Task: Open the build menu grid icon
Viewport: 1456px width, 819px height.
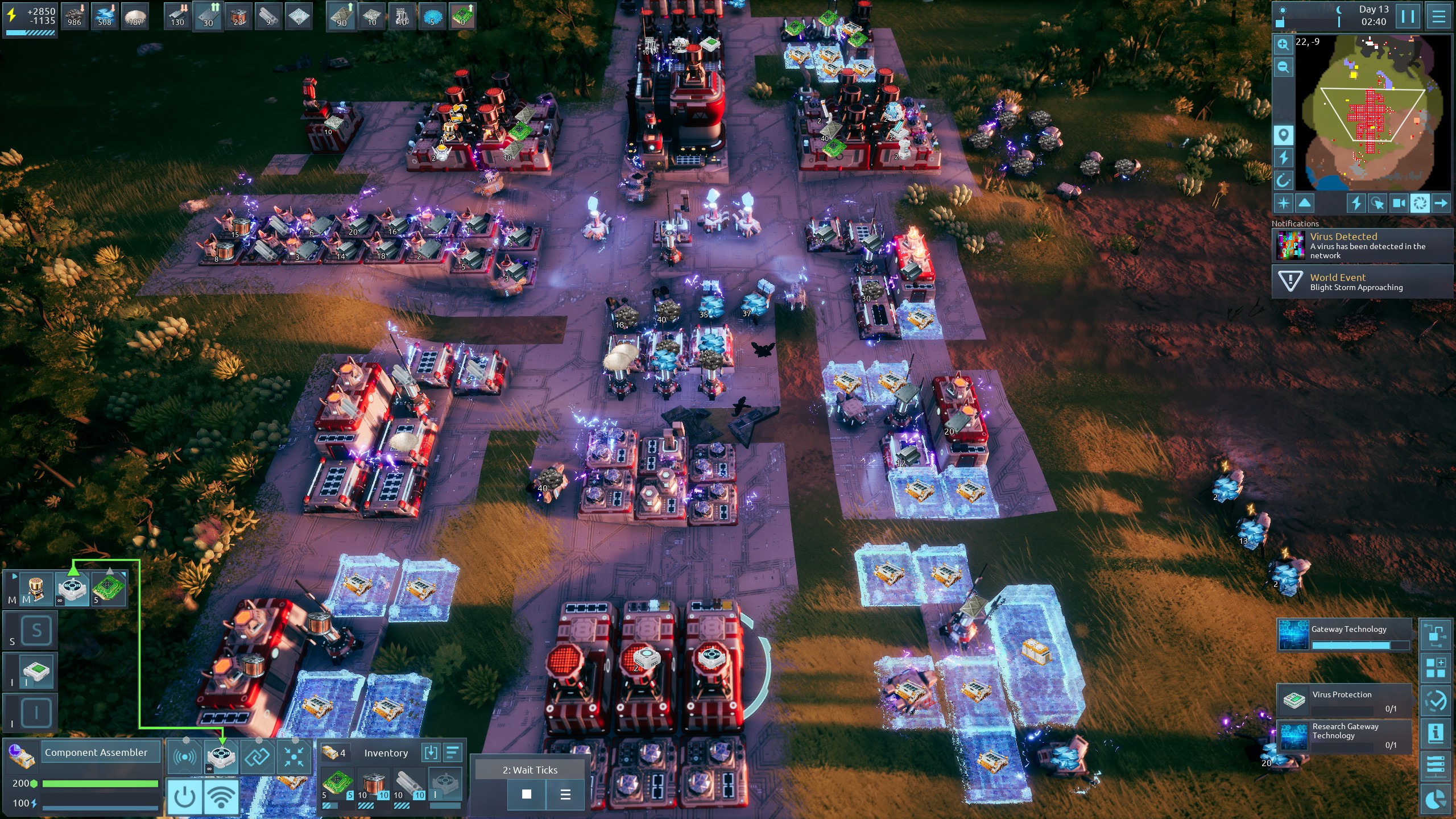Action: pyautogui.click(x=1435, y=667)
